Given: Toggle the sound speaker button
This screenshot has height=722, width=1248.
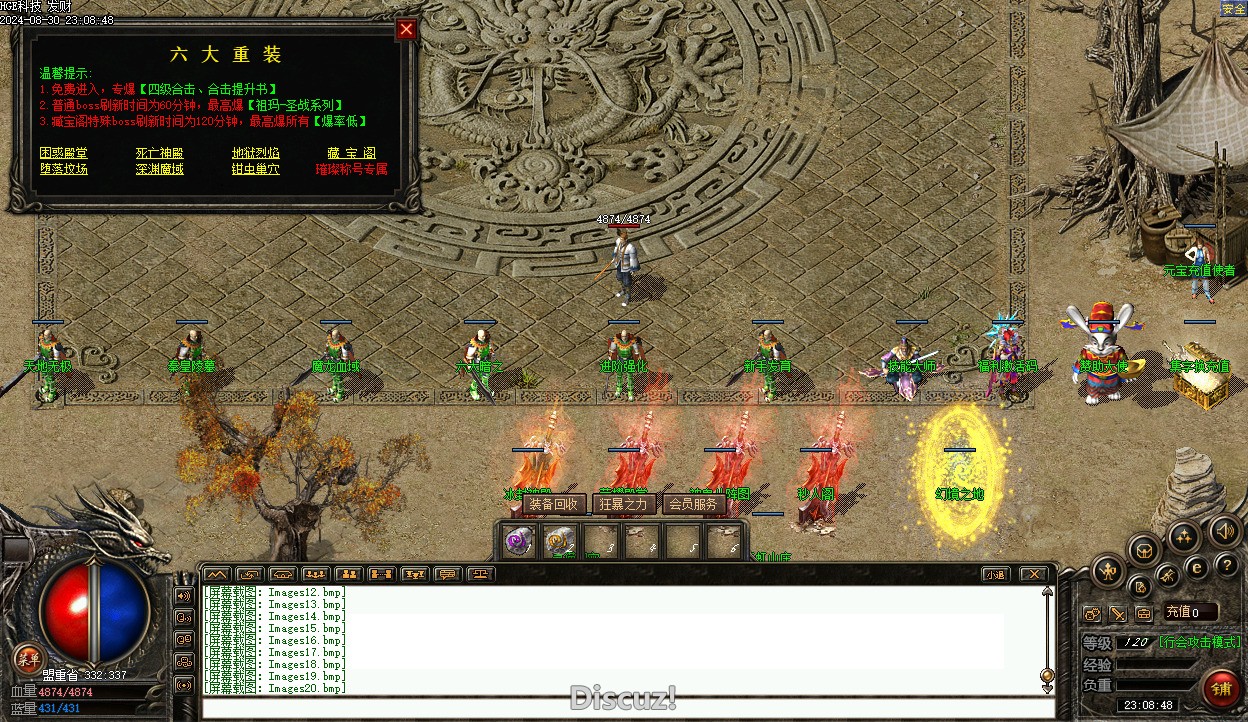Looking at the screenshot, I should pos(1225,530).
